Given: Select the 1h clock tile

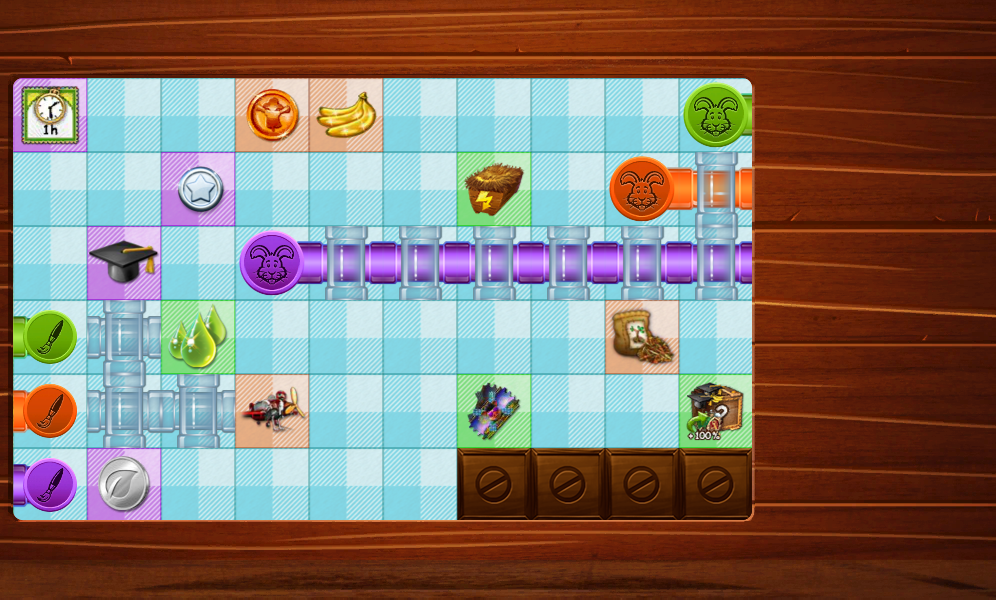Looking at the screenshot, I should (x=50, y=114).
